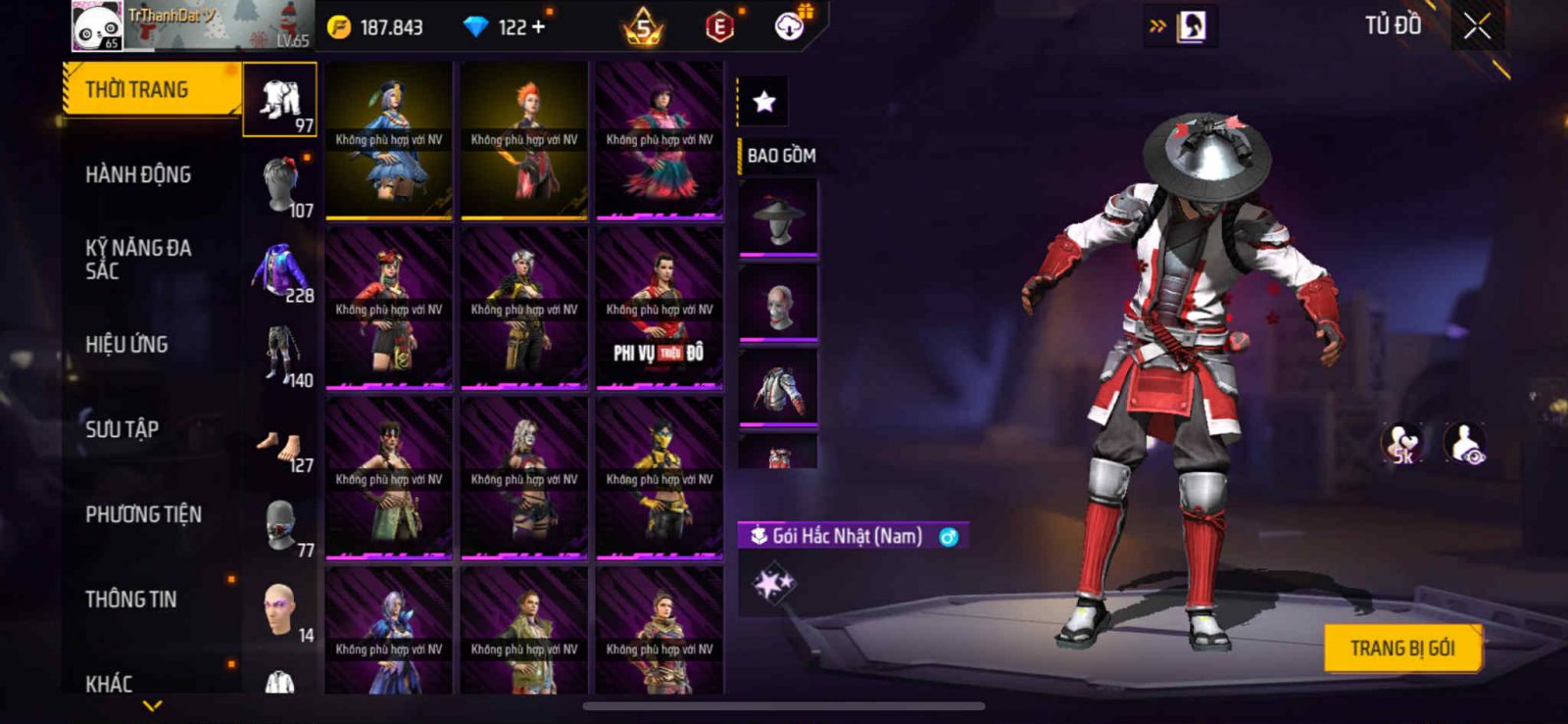The height and width of the screenshot is (724, 1568).
Task: Open the download cloud icon
Action: [790, 26]
